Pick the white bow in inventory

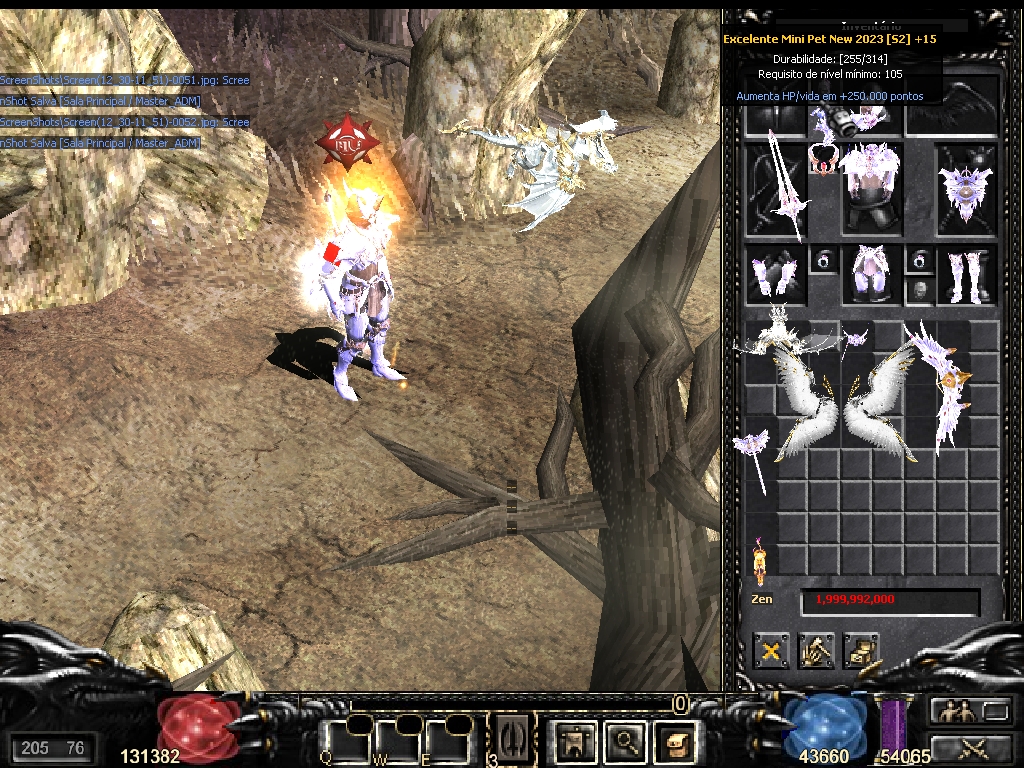point(944,385)
